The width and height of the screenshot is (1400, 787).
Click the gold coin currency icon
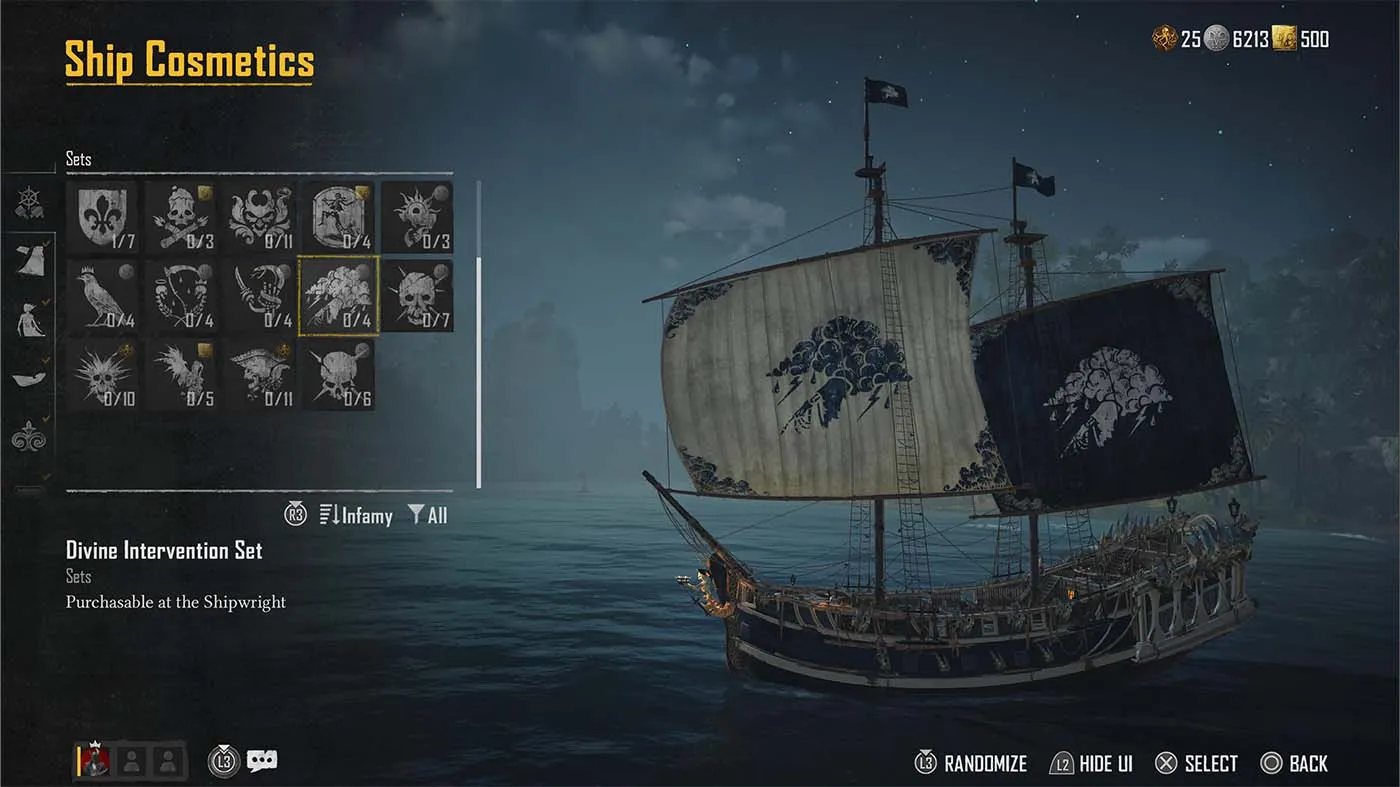(x=1166, y=39)
